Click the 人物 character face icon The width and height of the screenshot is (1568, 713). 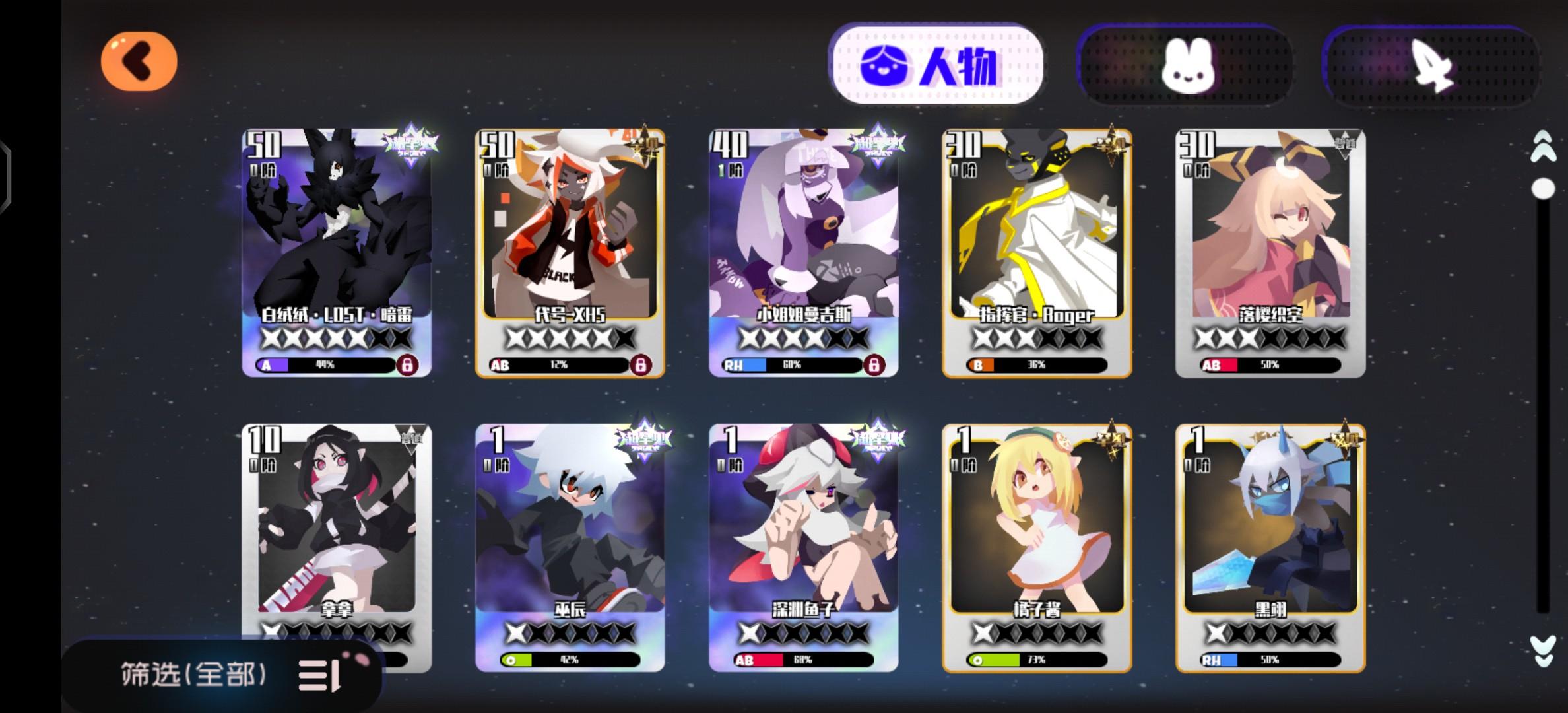click(888, 66)
